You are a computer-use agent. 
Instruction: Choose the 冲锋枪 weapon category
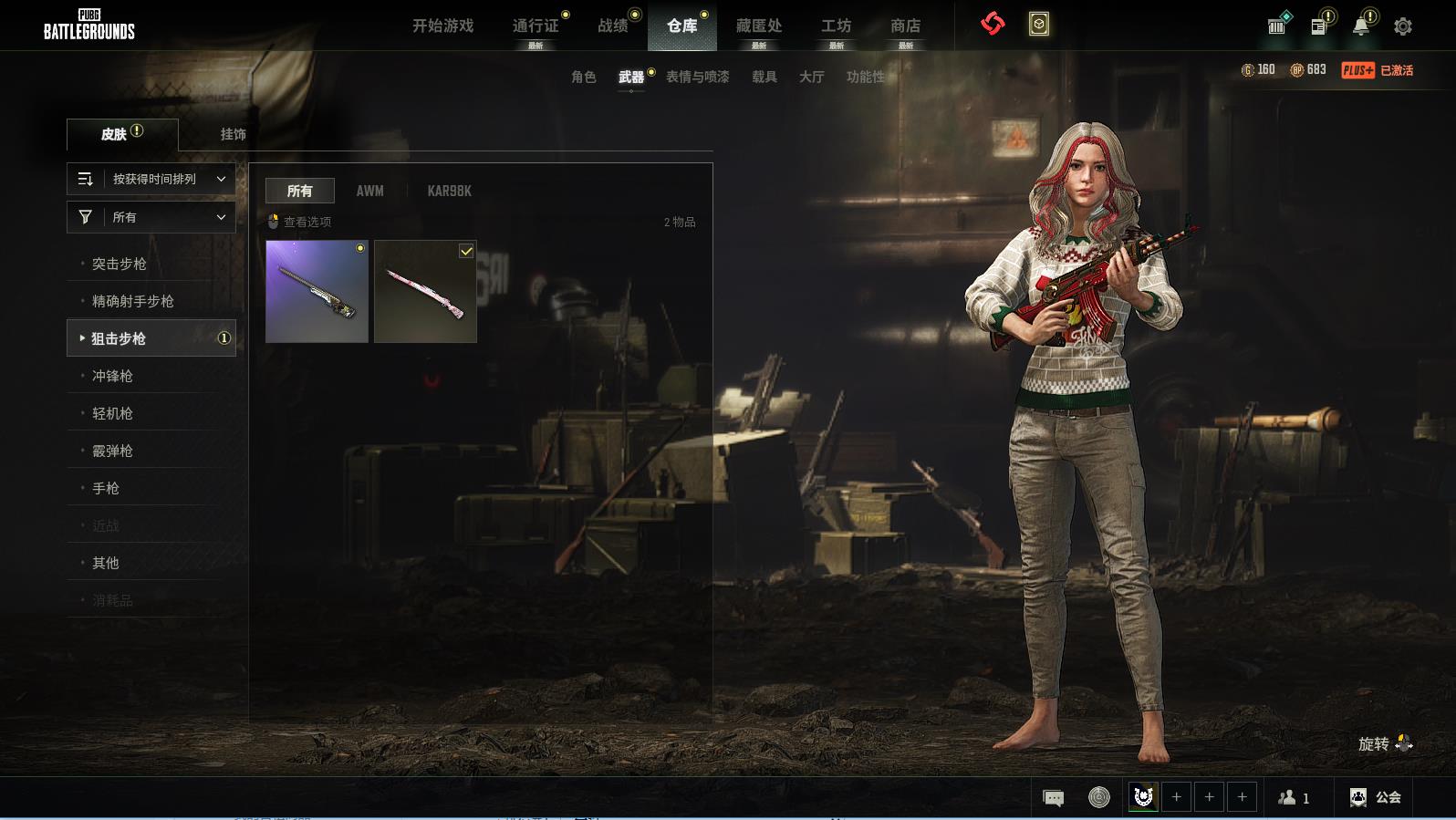point(112,376)
